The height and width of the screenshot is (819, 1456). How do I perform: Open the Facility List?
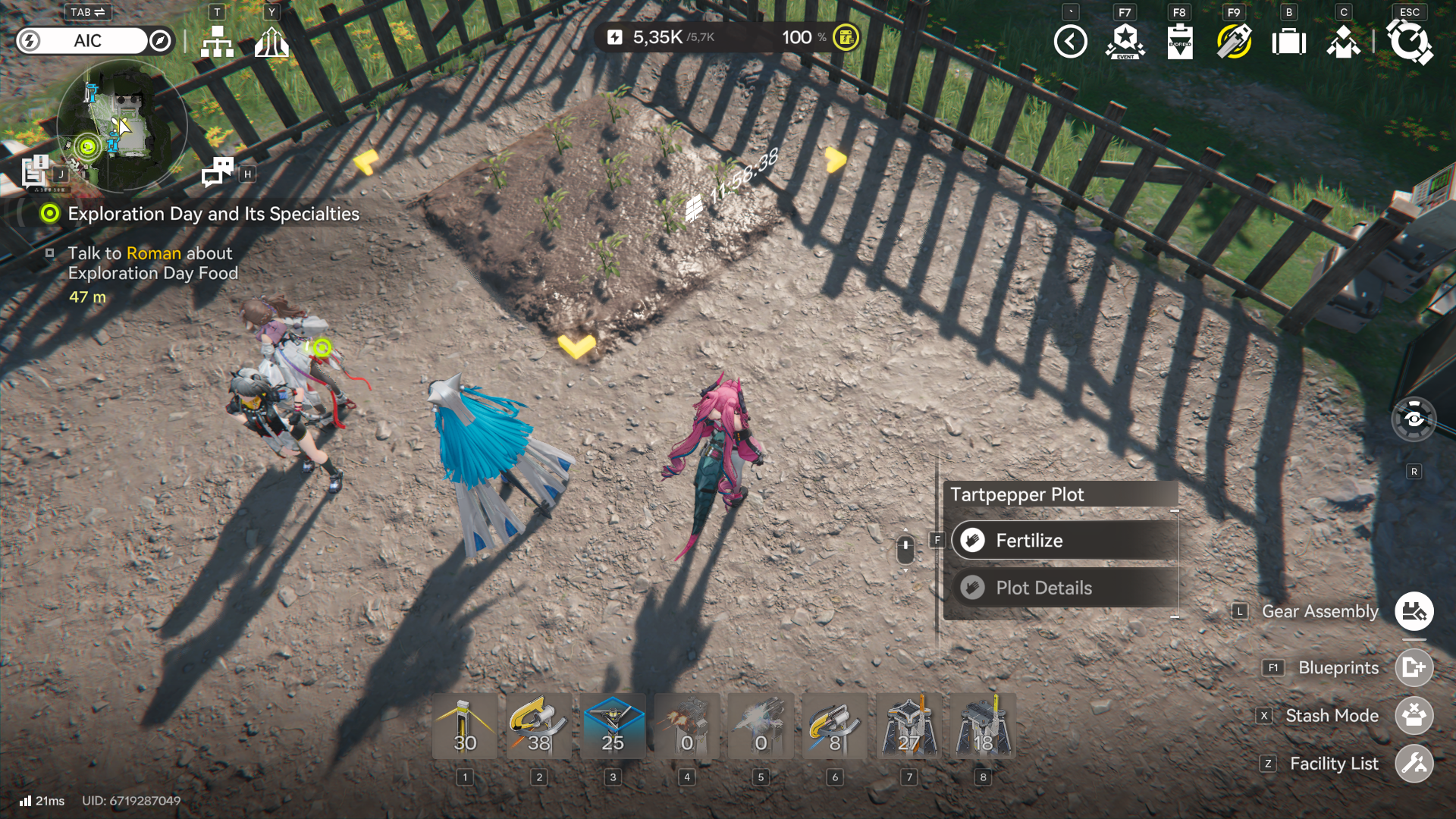(x=1414, y=764)
